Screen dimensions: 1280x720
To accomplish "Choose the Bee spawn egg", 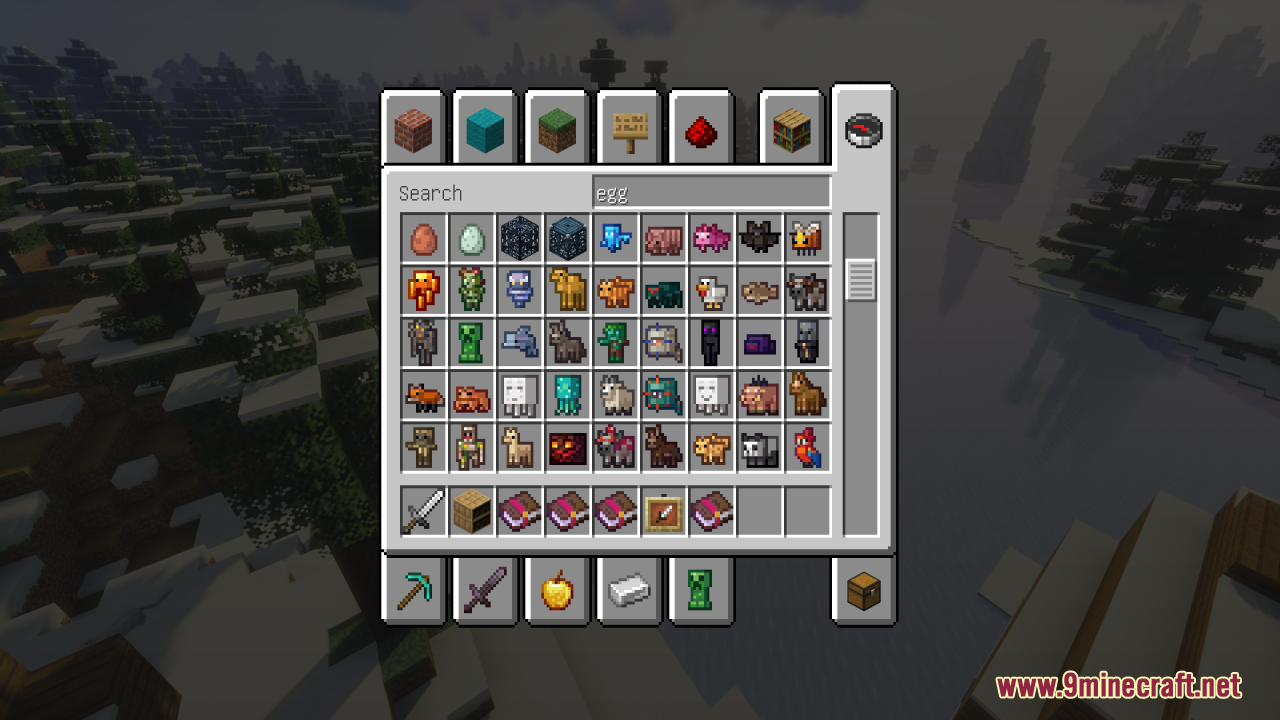I will click(x=808, y=238).
